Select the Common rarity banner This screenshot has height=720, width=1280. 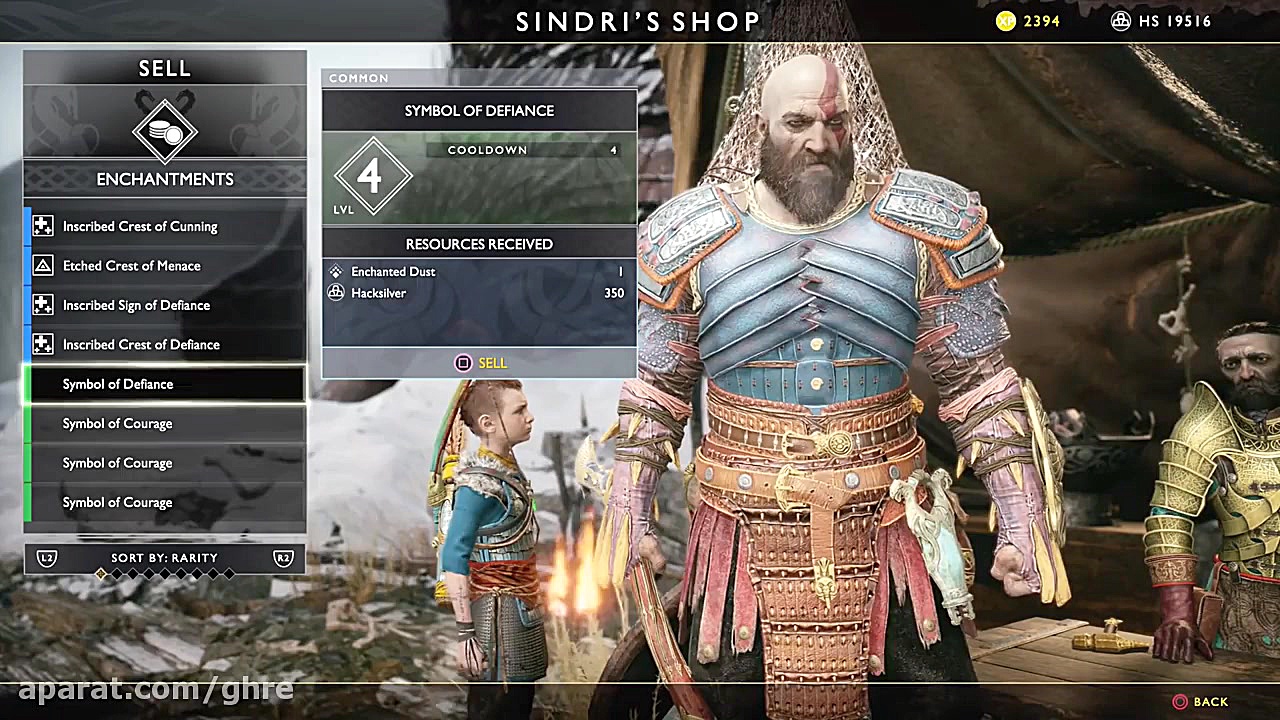[358, 77]
